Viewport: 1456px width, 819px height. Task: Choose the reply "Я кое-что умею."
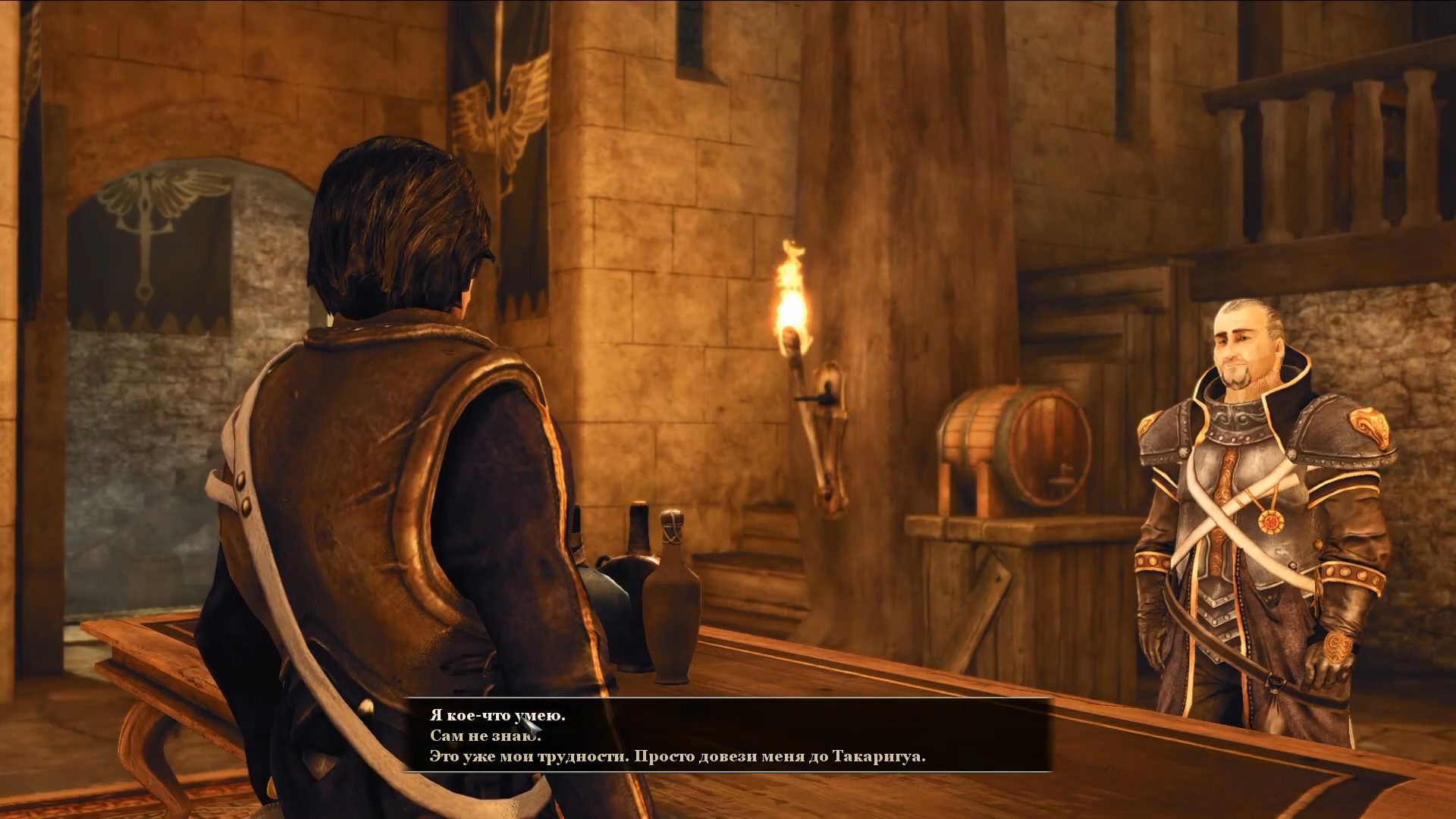click(x=497, y=715)
